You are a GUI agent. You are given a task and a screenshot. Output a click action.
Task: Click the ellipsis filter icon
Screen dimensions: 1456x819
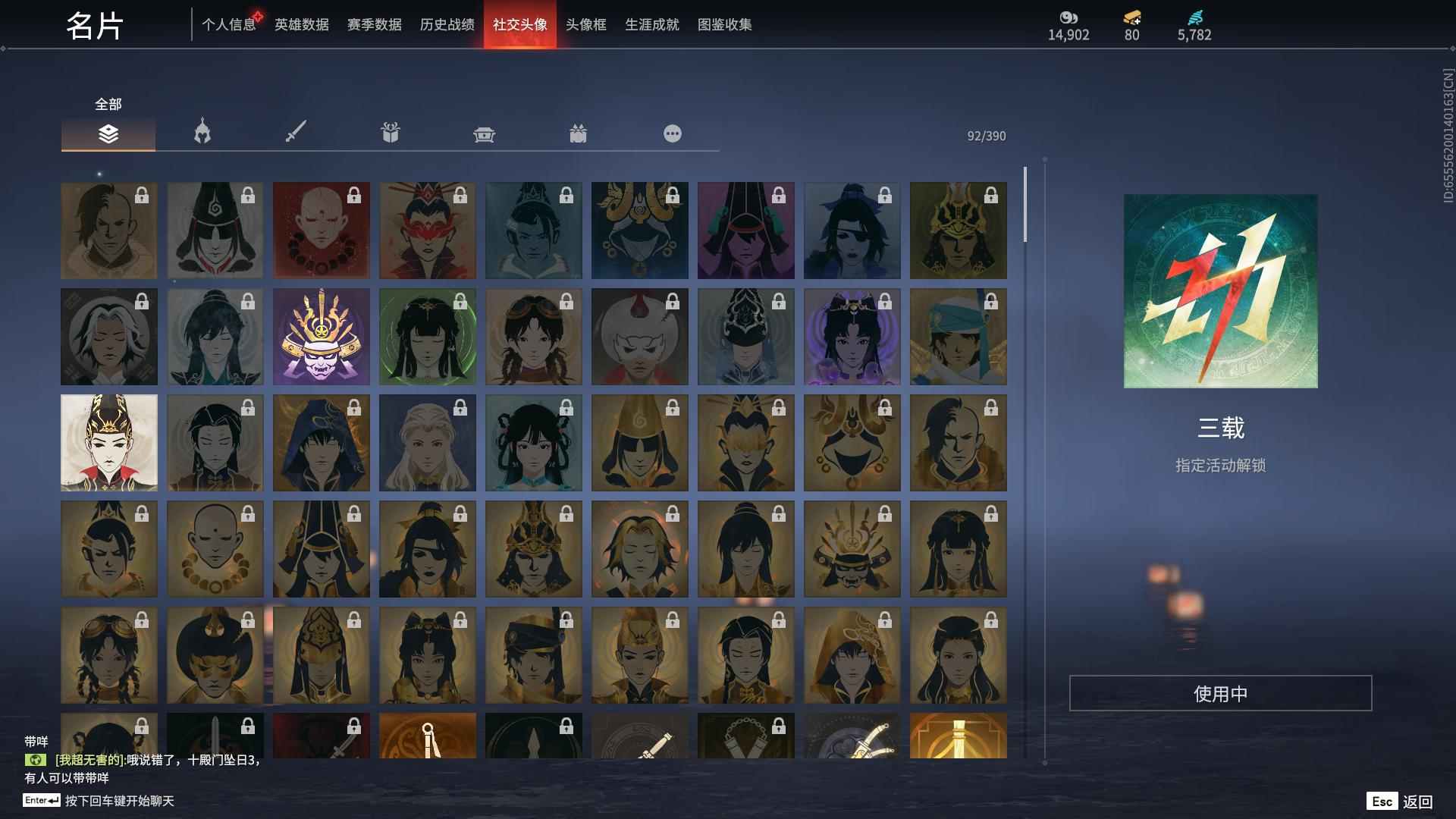point(672,133)
